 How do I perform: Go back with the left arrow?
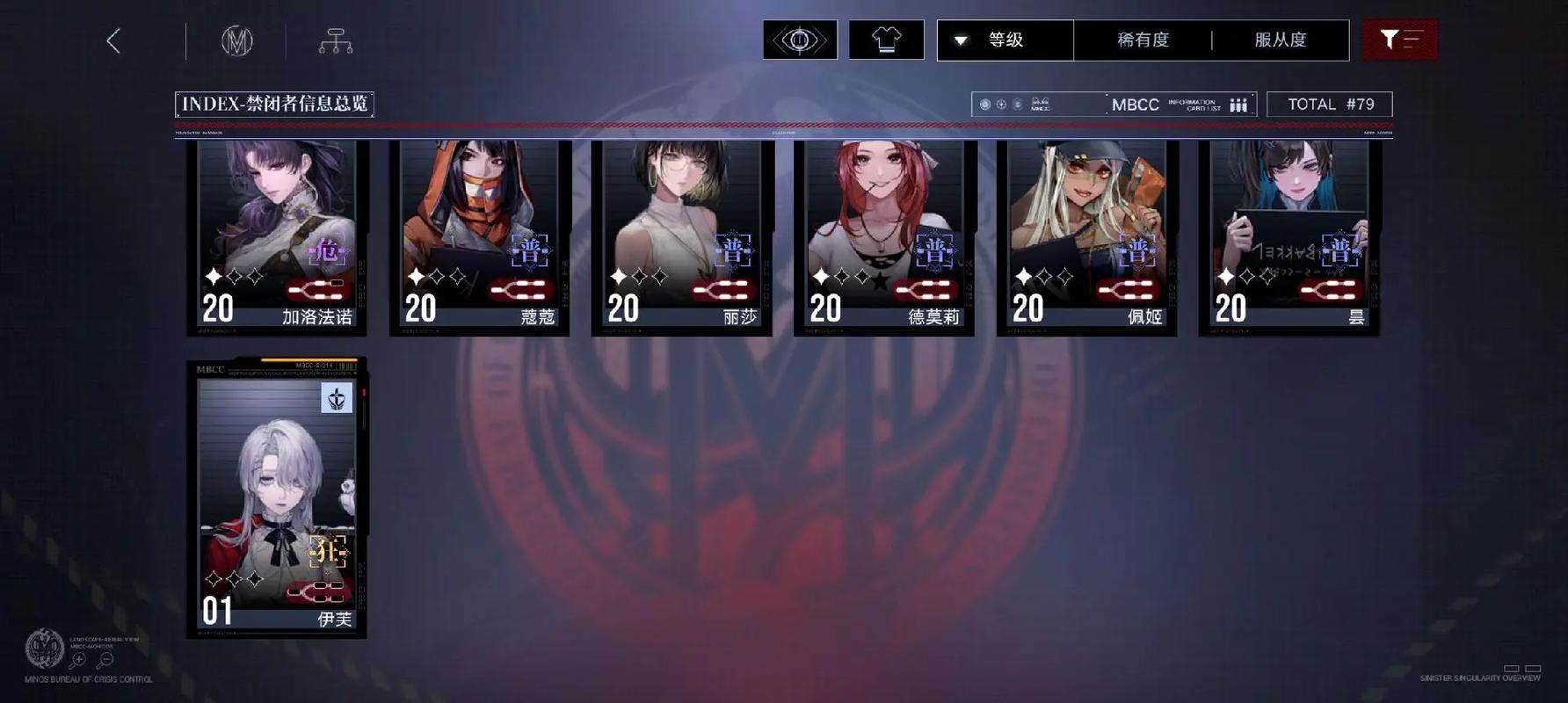[x=113, y=40]
